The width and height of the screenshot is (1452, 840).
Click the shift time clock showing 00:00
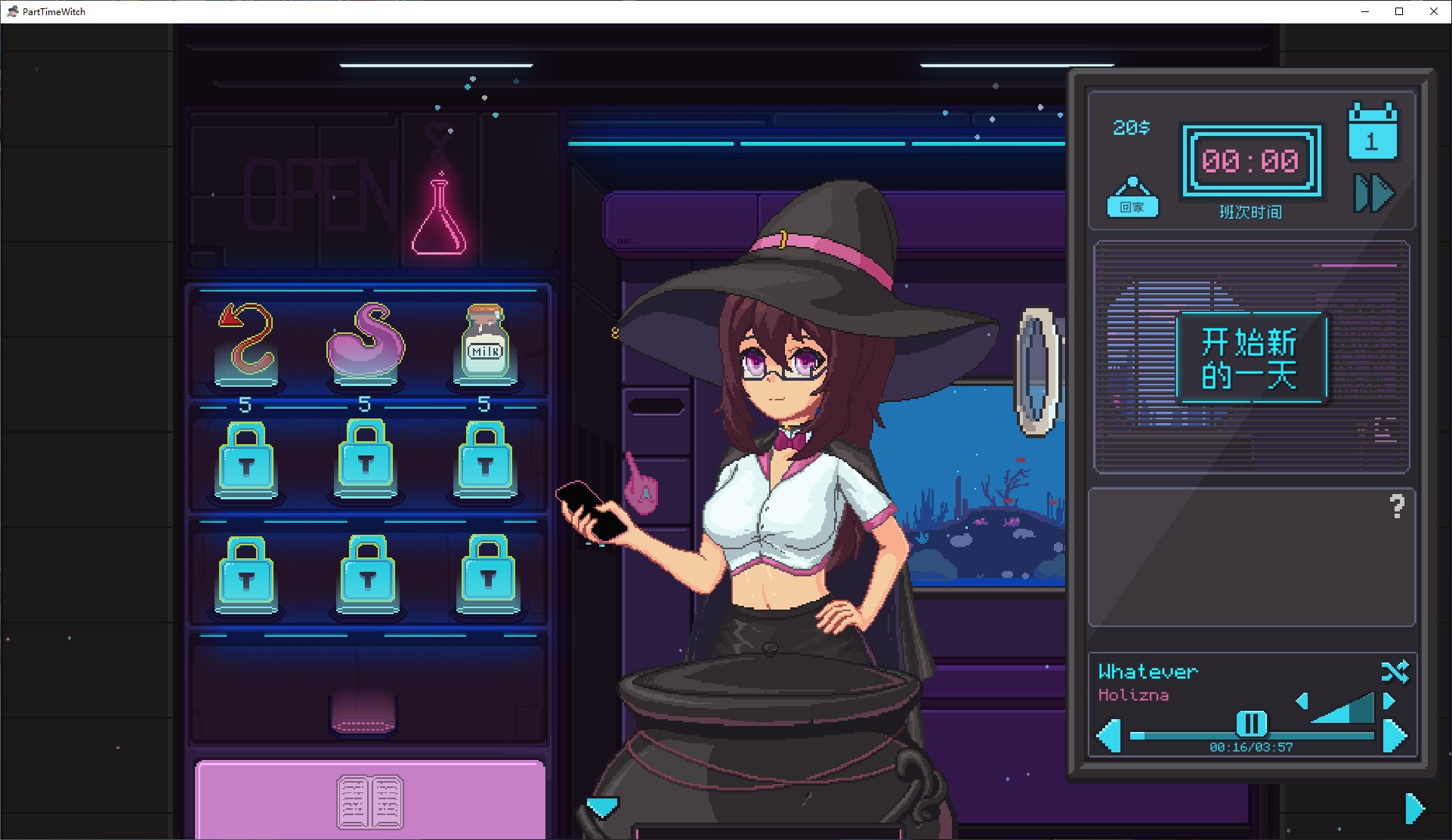pos(1252,161)
